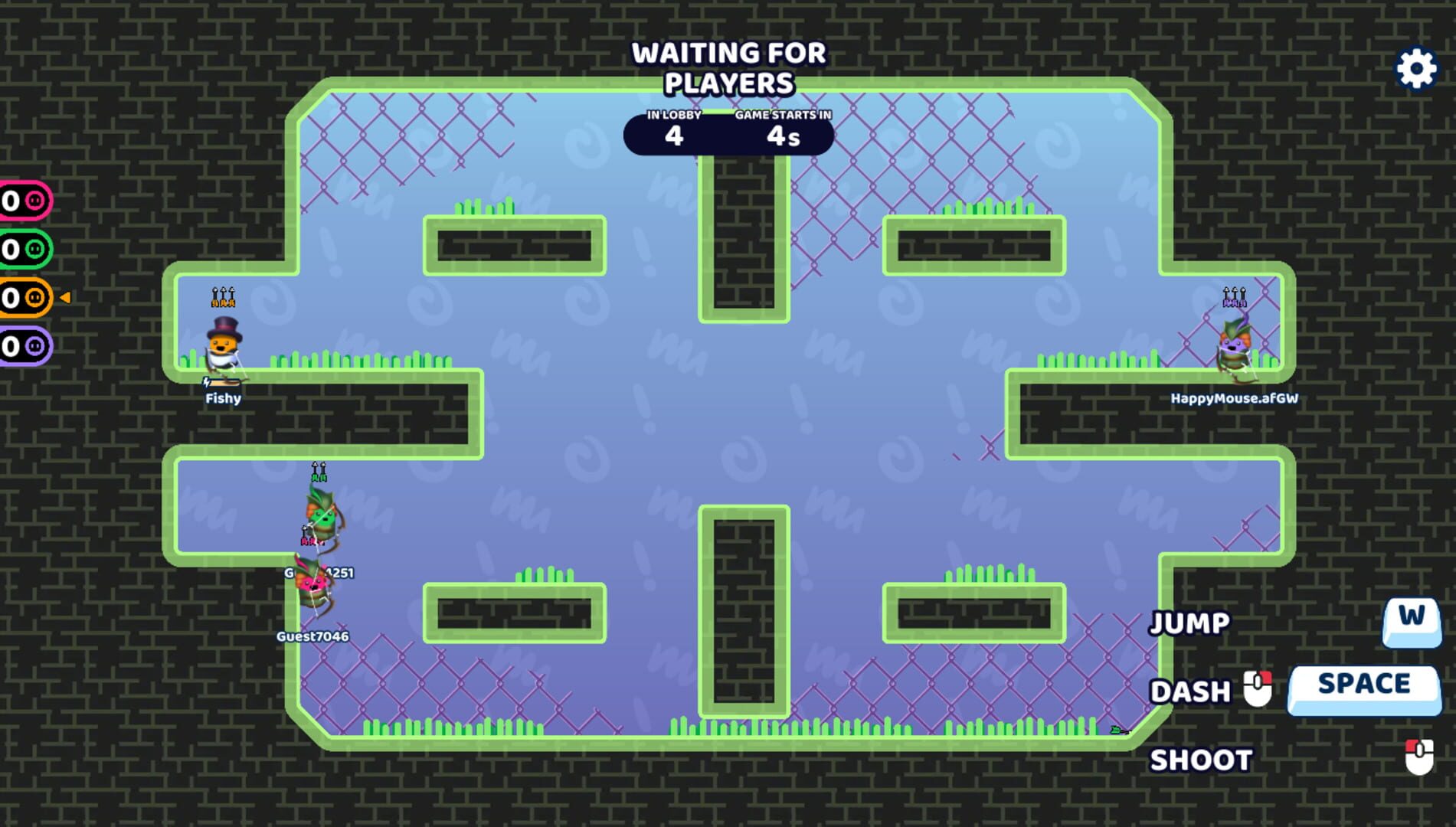Click the GAME STARTS IN countdown timer
1456x827 pixels.
[781, 130]
